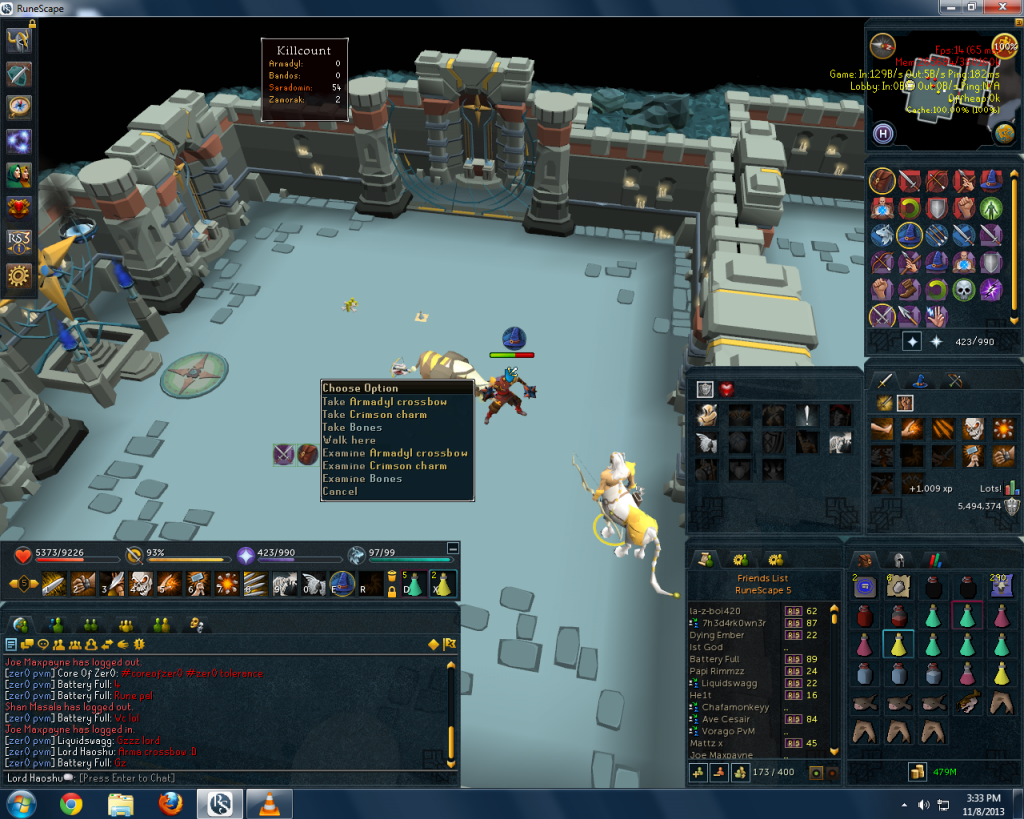Use the blue wizard hat ability on the action bar
Viewport: 1024px width, 819px height.
[x=344, y=583]
